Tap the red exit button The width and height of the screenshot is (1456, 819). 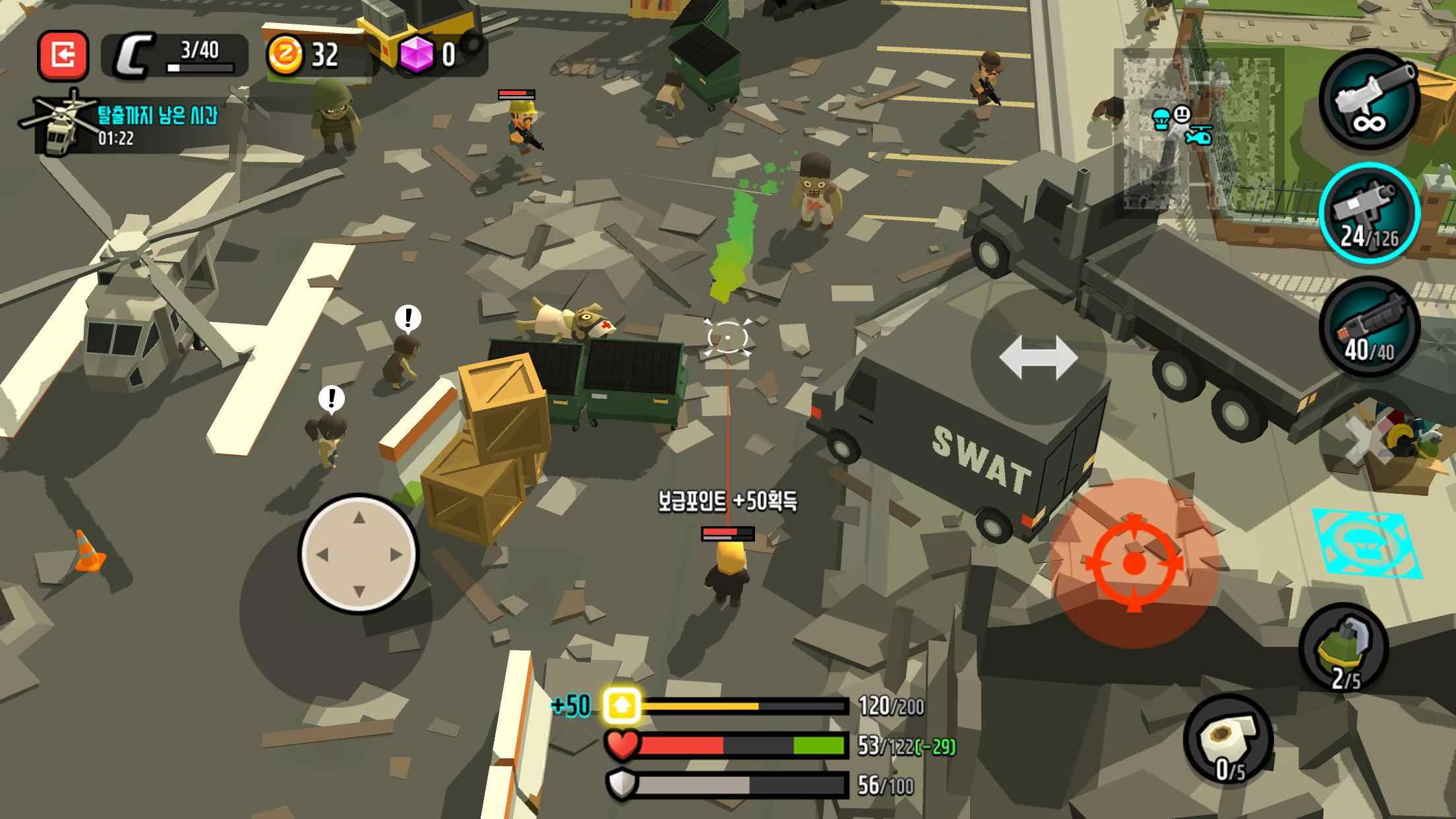pyautogui.click(x=63, y=56)
